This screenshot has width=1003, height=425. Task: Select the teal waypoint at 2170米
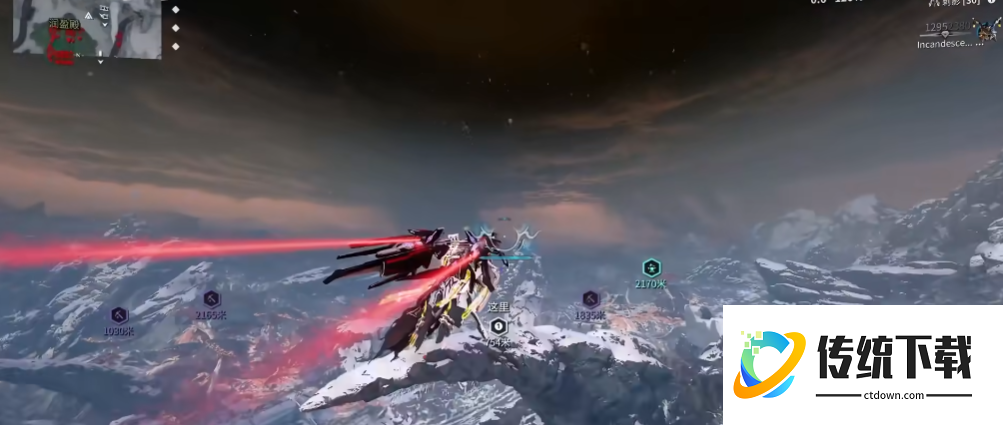pyautogui.click(x=651, y=268)
